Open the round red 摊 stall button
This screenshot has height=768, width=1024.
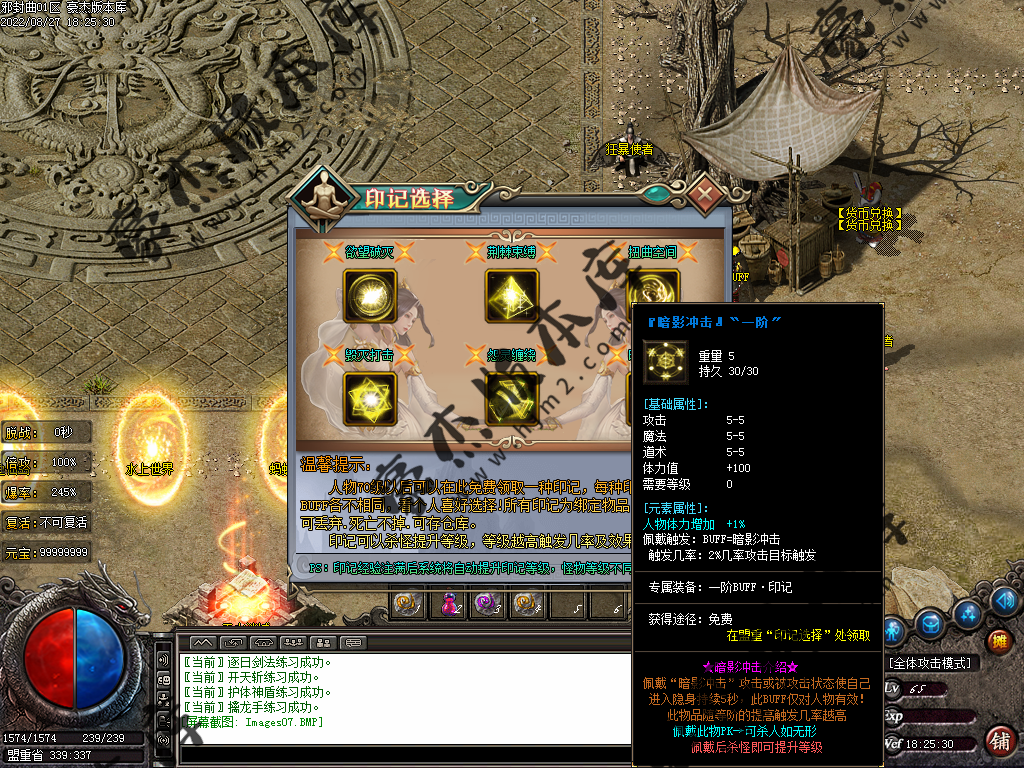coord(998,641)
